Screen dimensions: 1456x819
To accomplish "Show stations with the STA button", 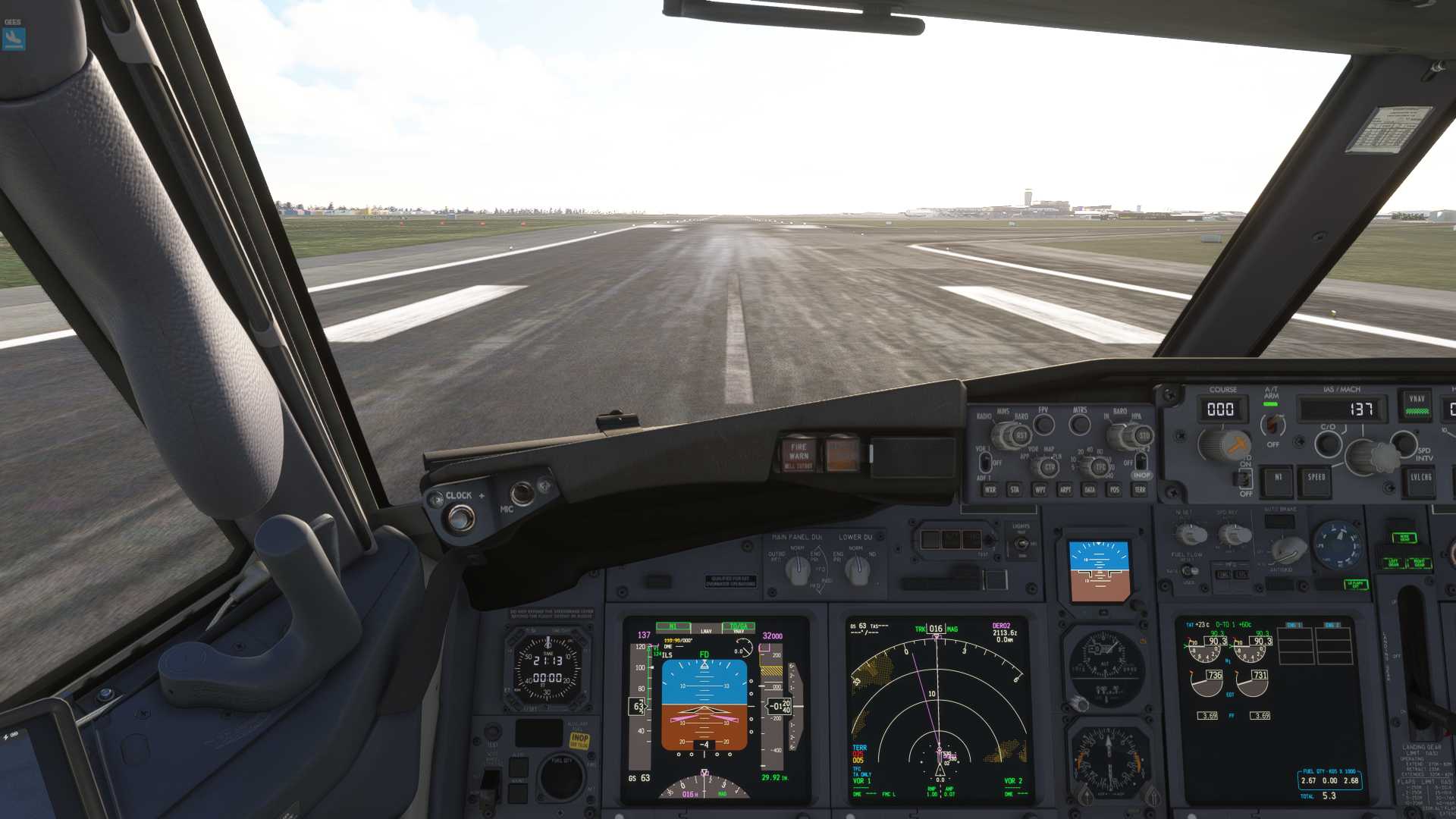I will (x=1015, y=490).
